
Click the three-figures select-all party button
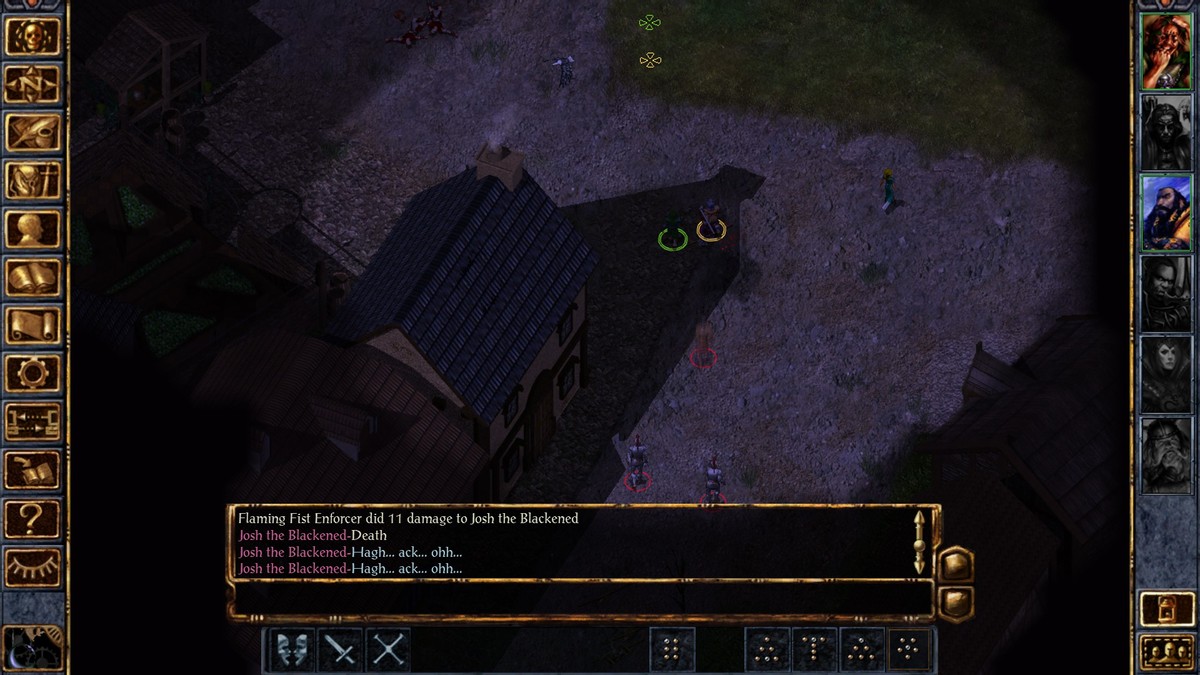[1166, 652]
